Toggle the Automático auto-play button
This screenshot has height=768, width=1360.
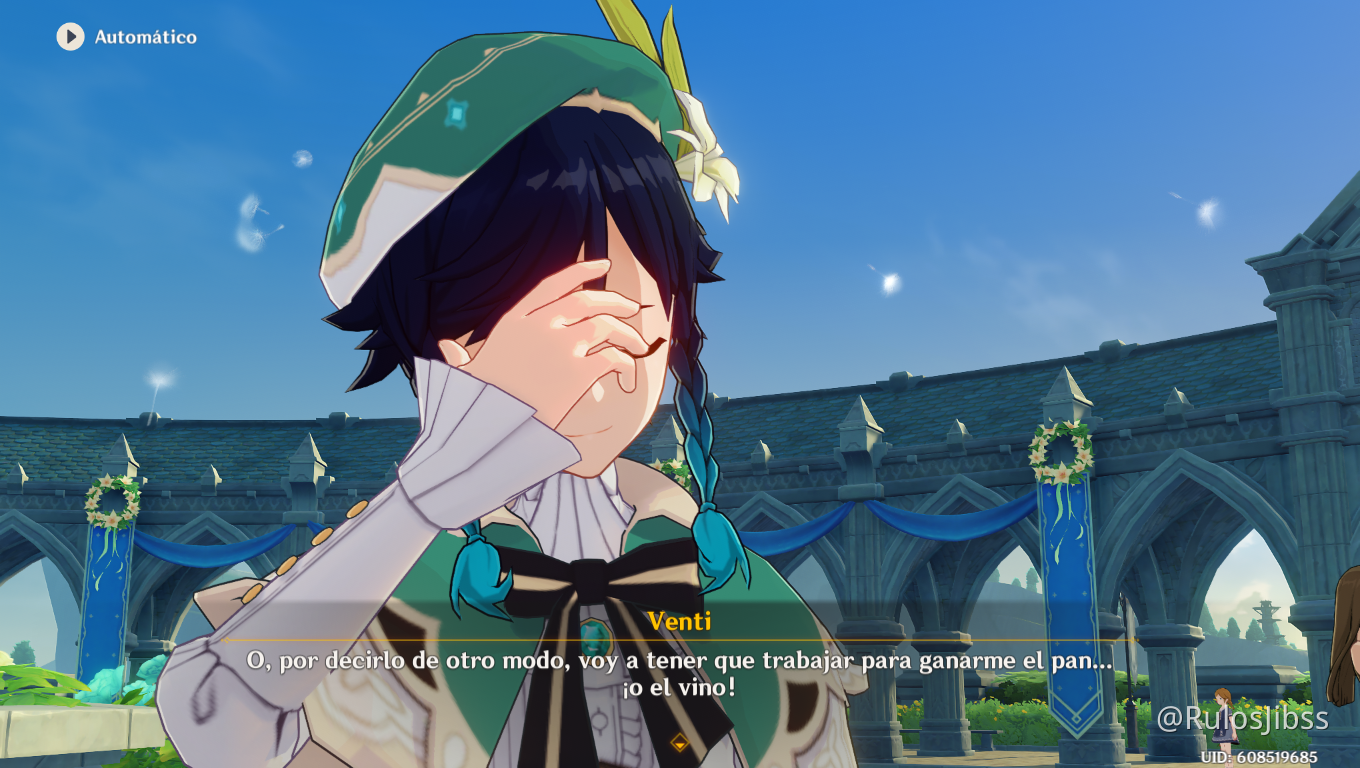pos(71,37)
